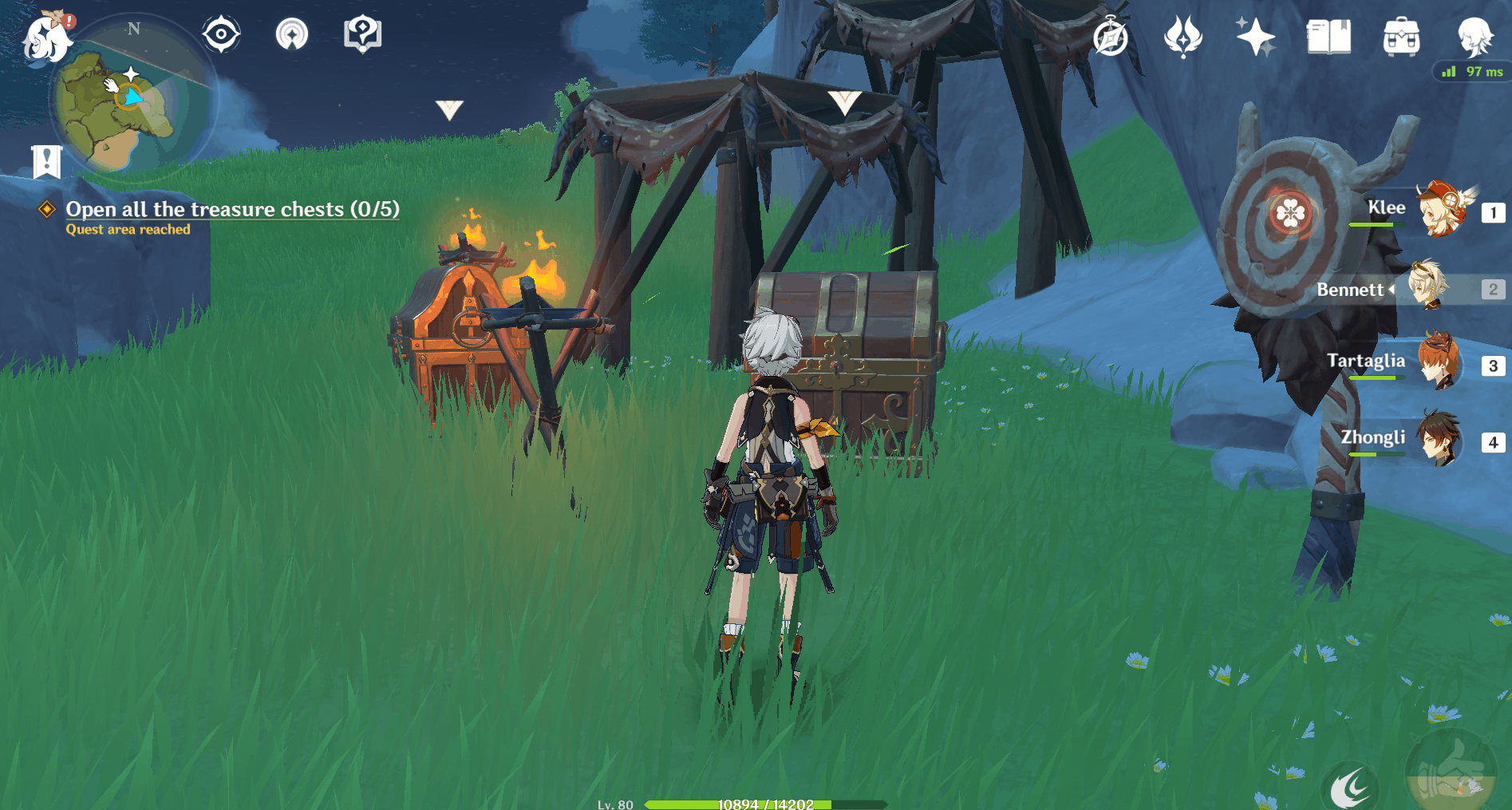This screenshot has height=810, width=1512.
Task: Open the Events icon next to the compass
Action: point(1182,37)
